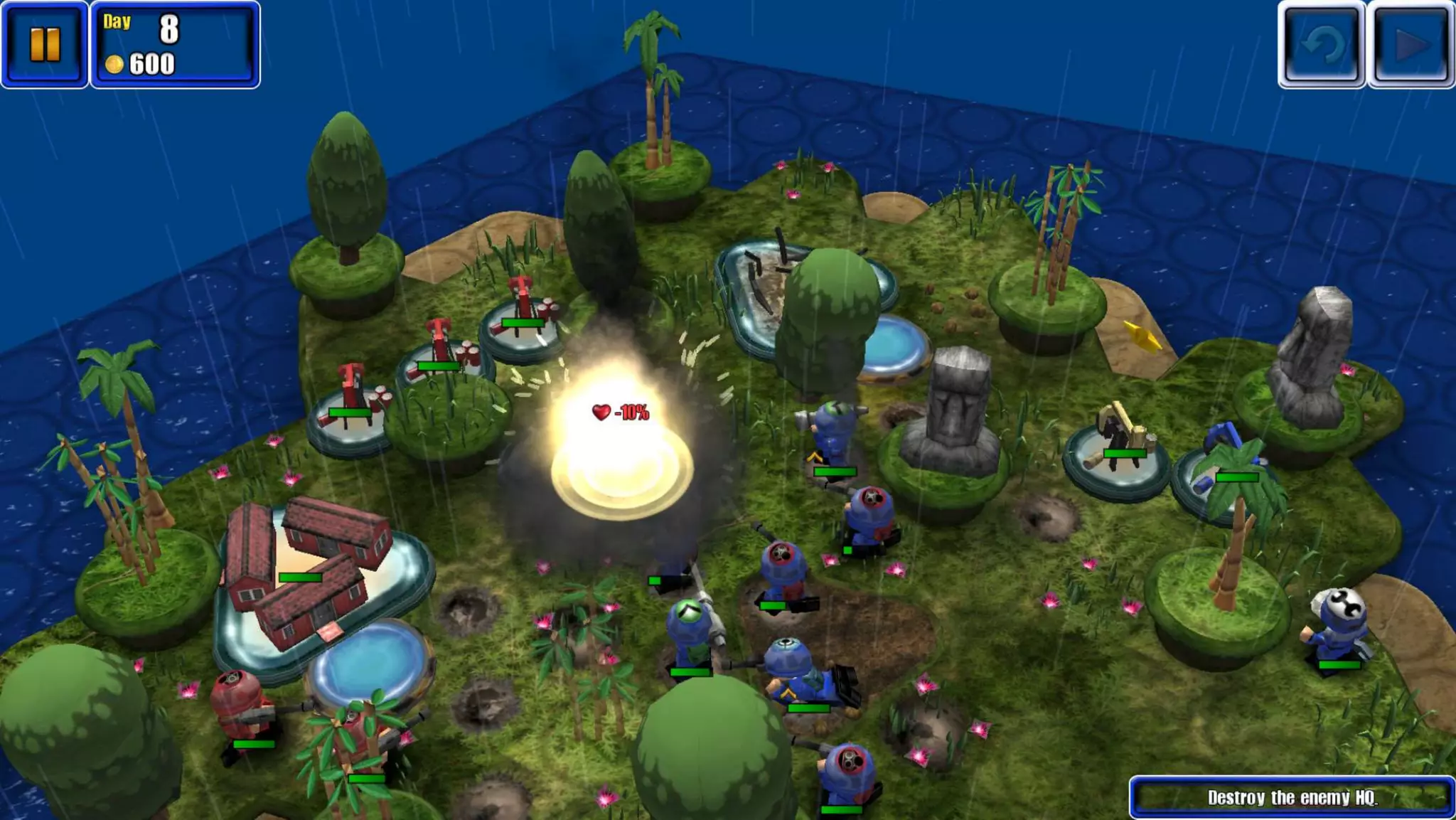Image resolution: width=1456 pixels, height=820 pixels.
Task: End the turn with the play arrow
Action: click(1411, 45)
